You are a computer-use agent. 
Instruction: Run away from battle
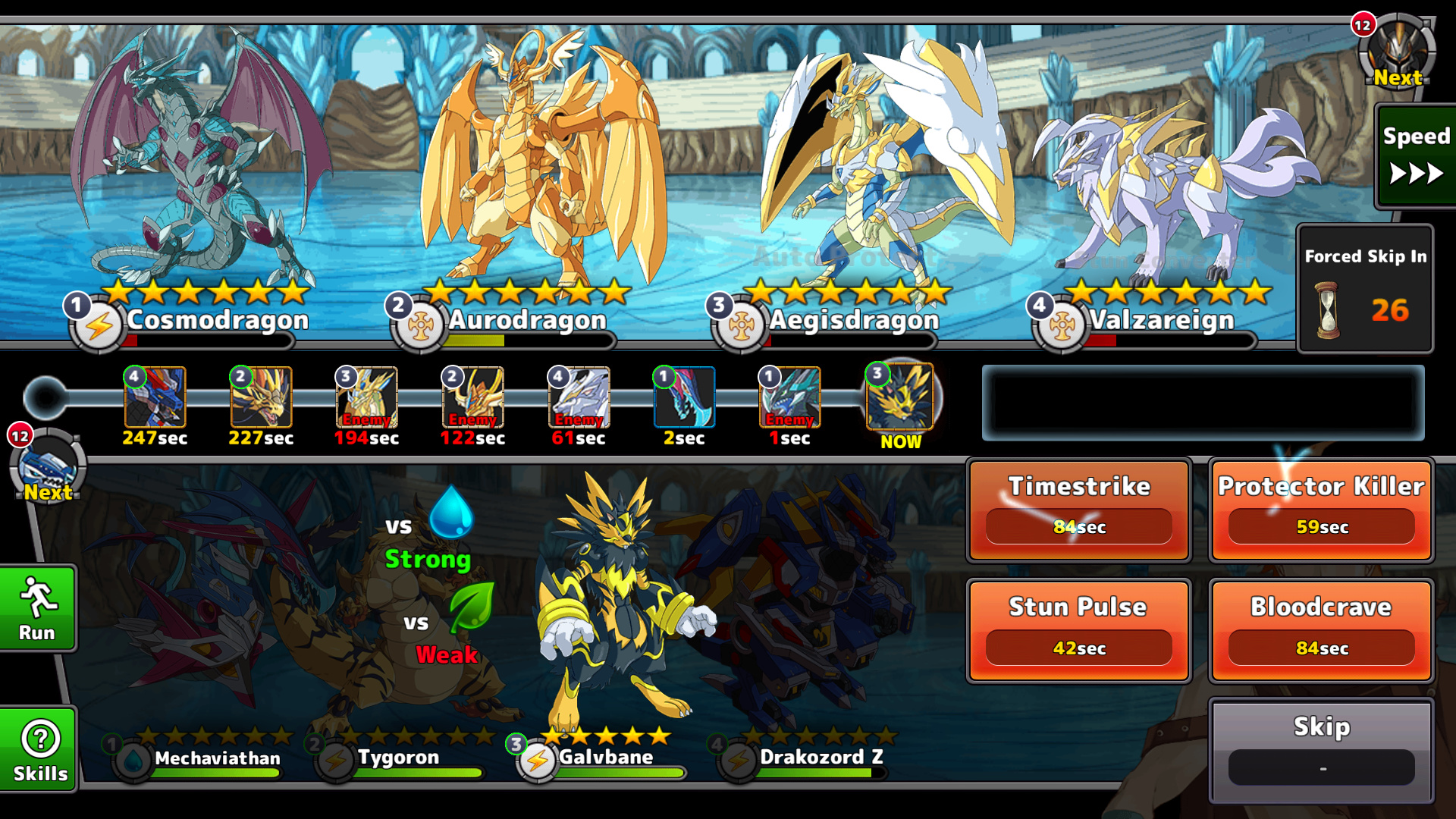click(x=37, y=608)
